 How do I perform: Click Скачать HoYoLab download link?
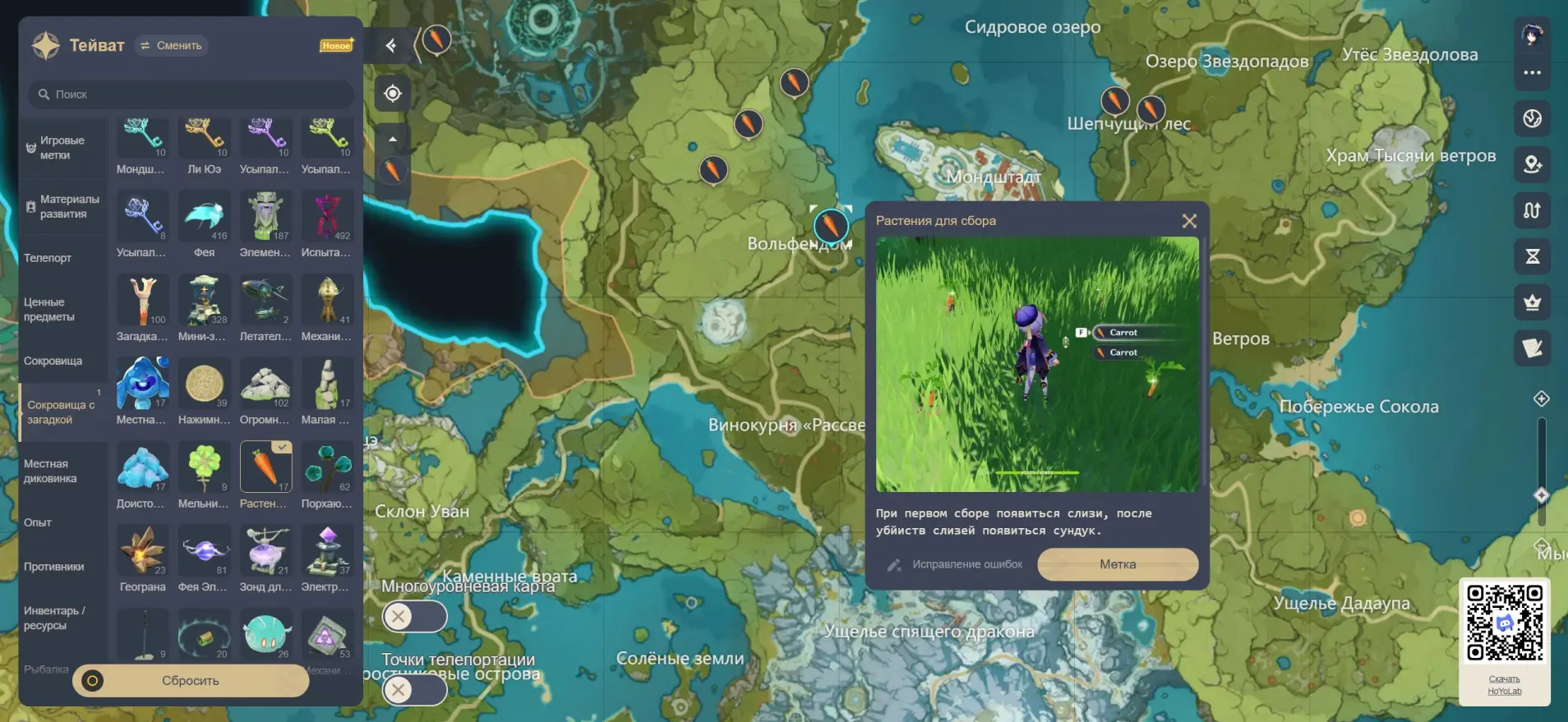coord(1504,685)
